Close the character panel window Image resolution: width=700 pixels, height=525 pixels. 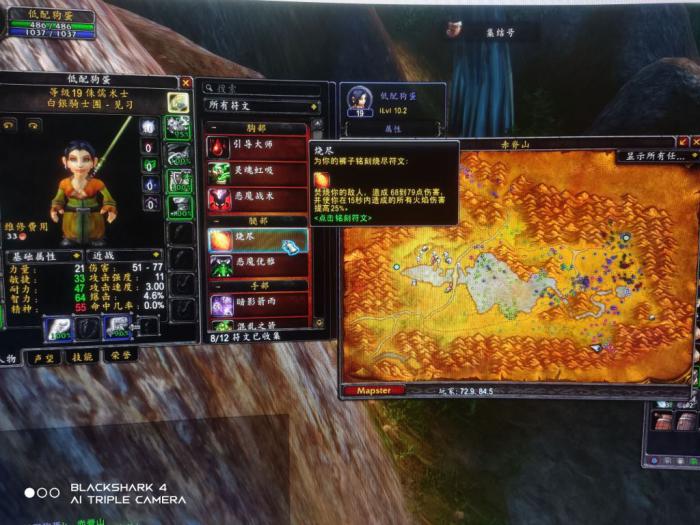pos(186,82)
